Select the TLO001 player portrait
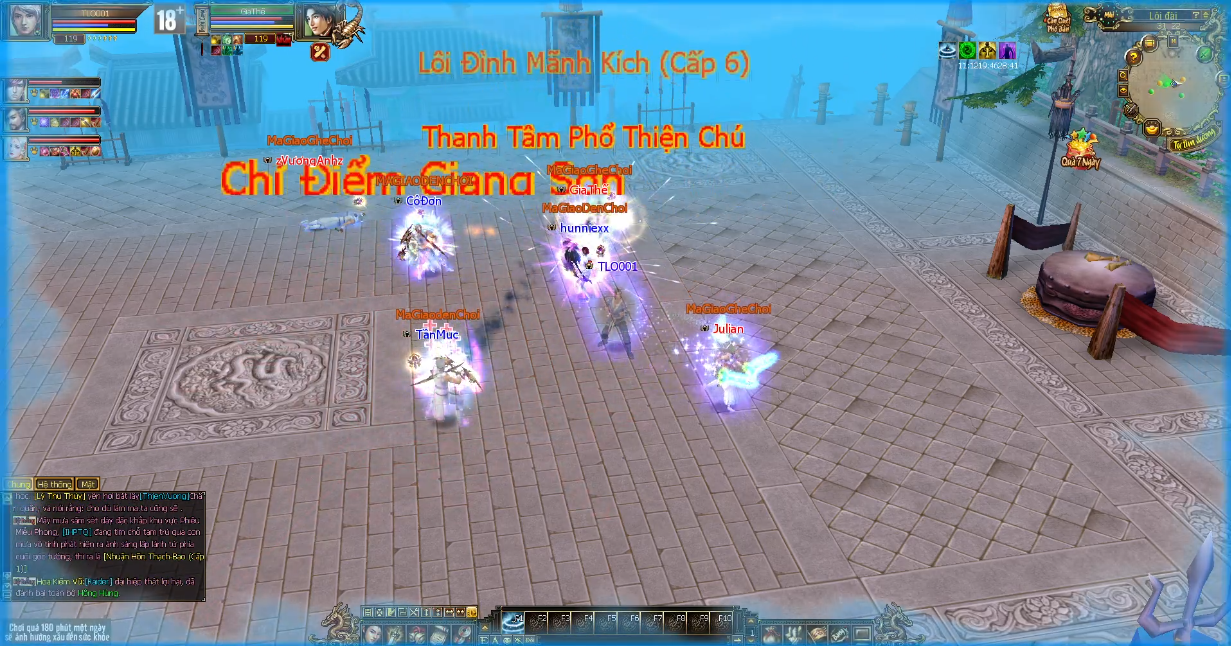This screenshot has height=646, width=1231. pyautogui.click(x=24, y=21)
